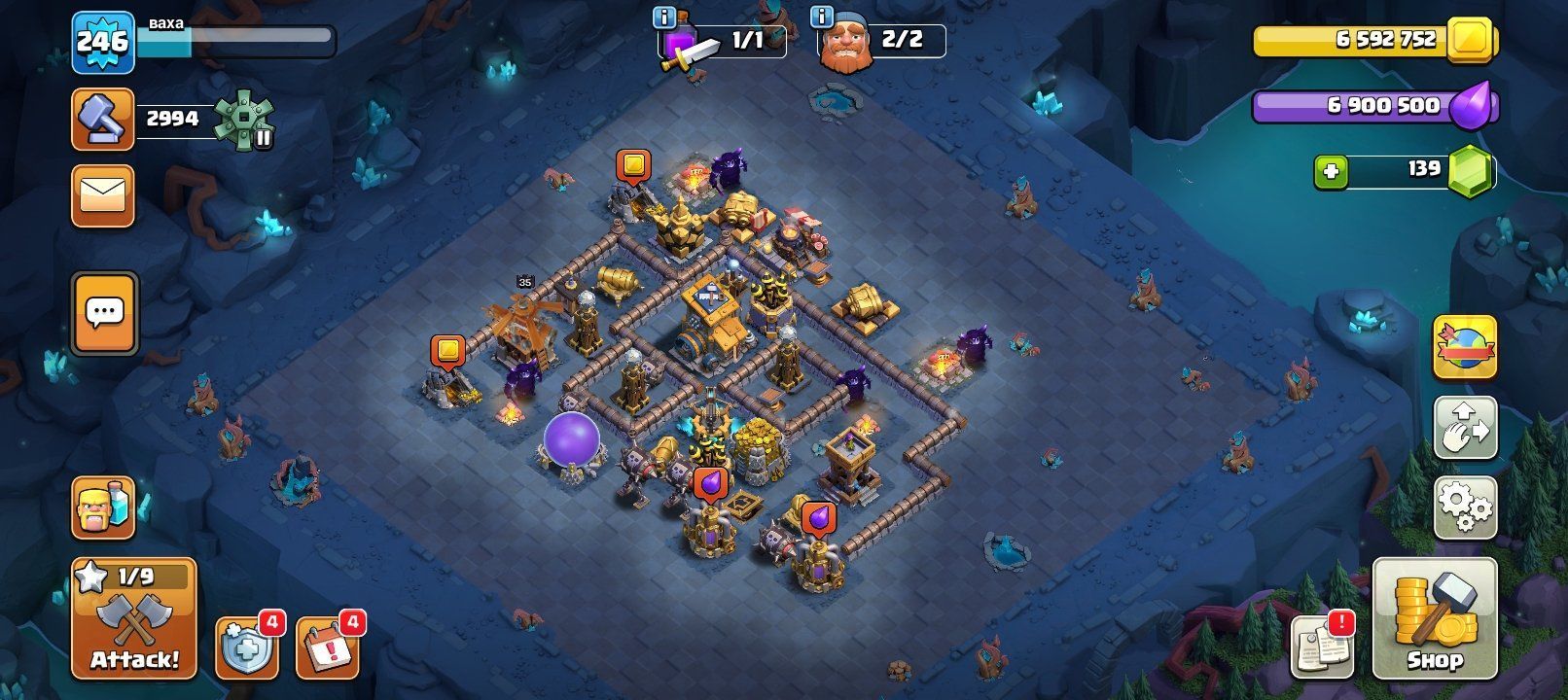Viewport: 1568px width, 700px height.
Task: Open the player level 246 profile badge
Action: [x=102, y=42]
